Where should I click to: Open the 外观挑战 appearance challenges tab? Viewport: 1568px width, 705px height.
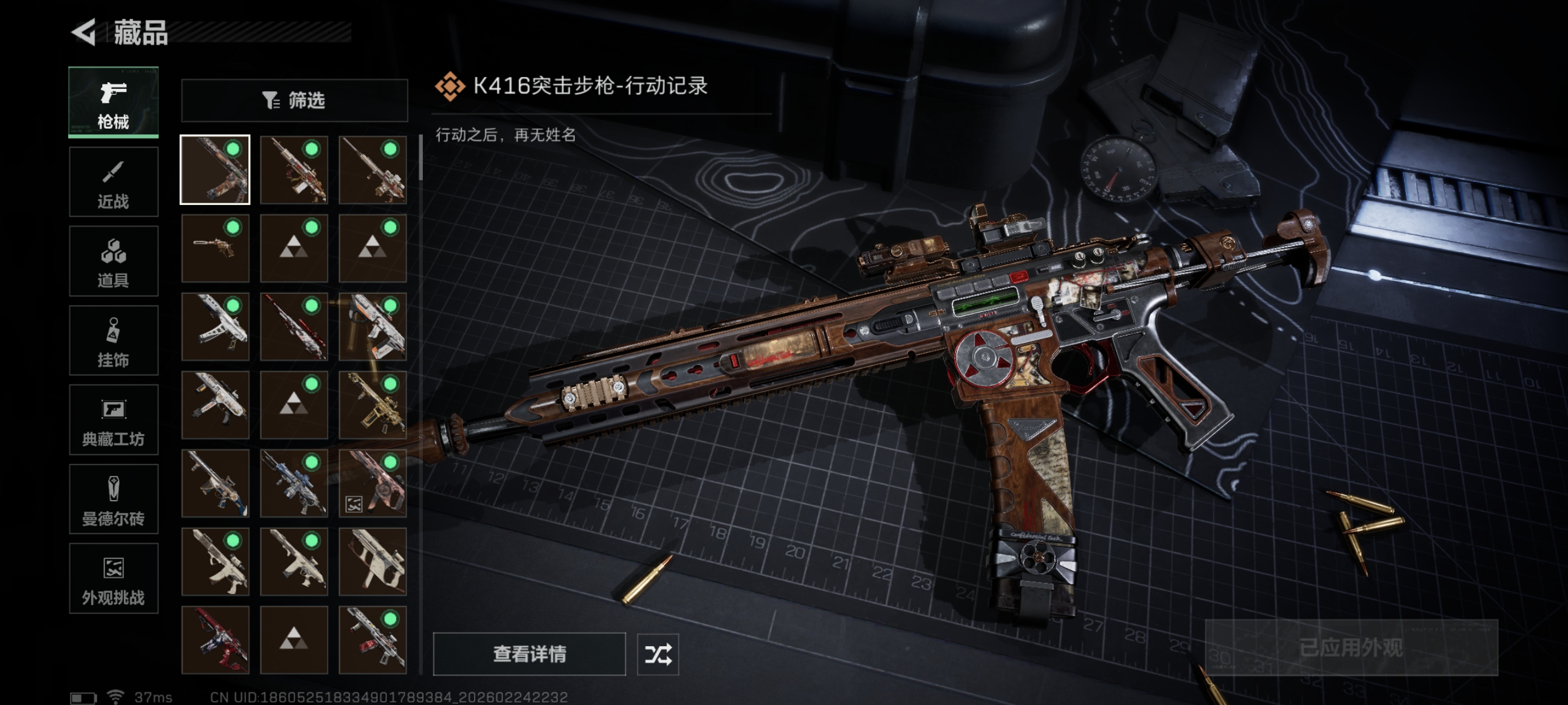tap(113, 578)
